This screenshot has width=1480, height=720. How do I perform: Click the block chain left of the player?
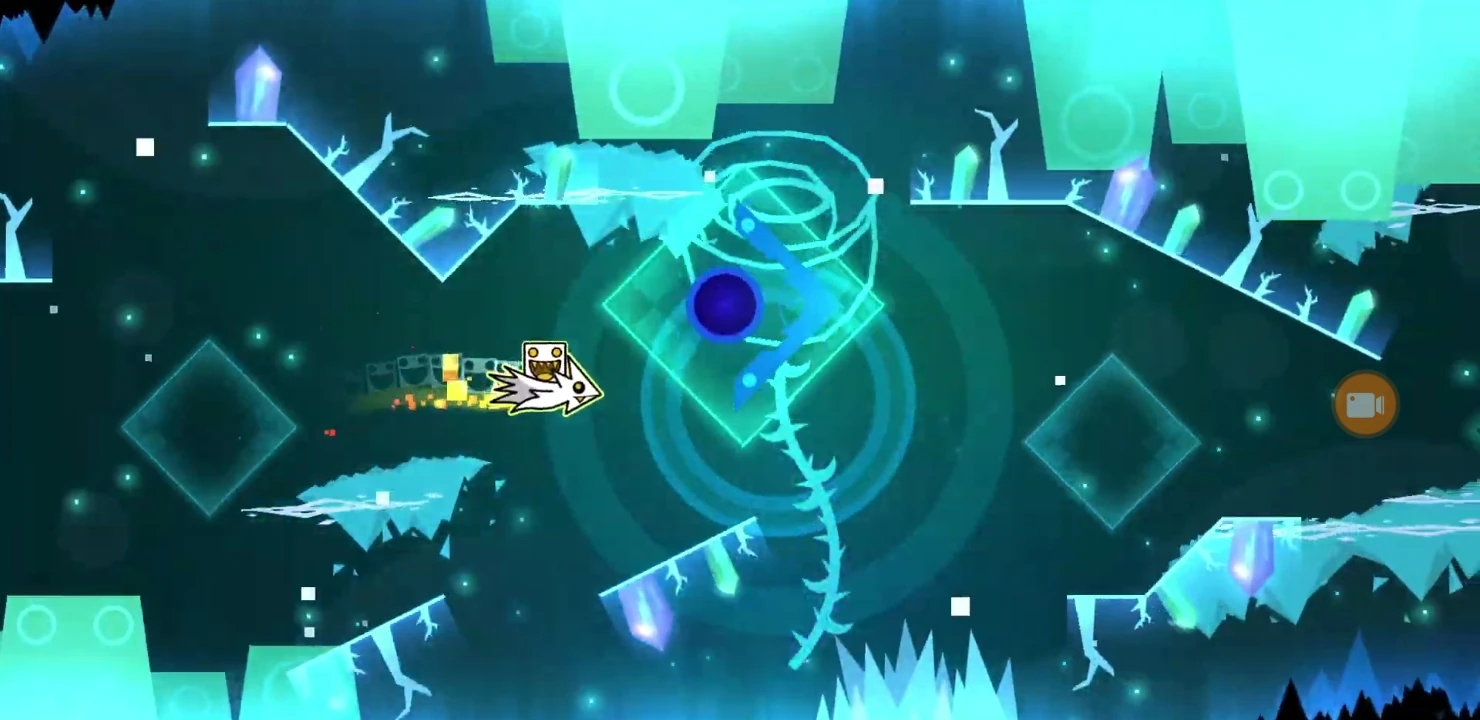(x=410, y=370)
